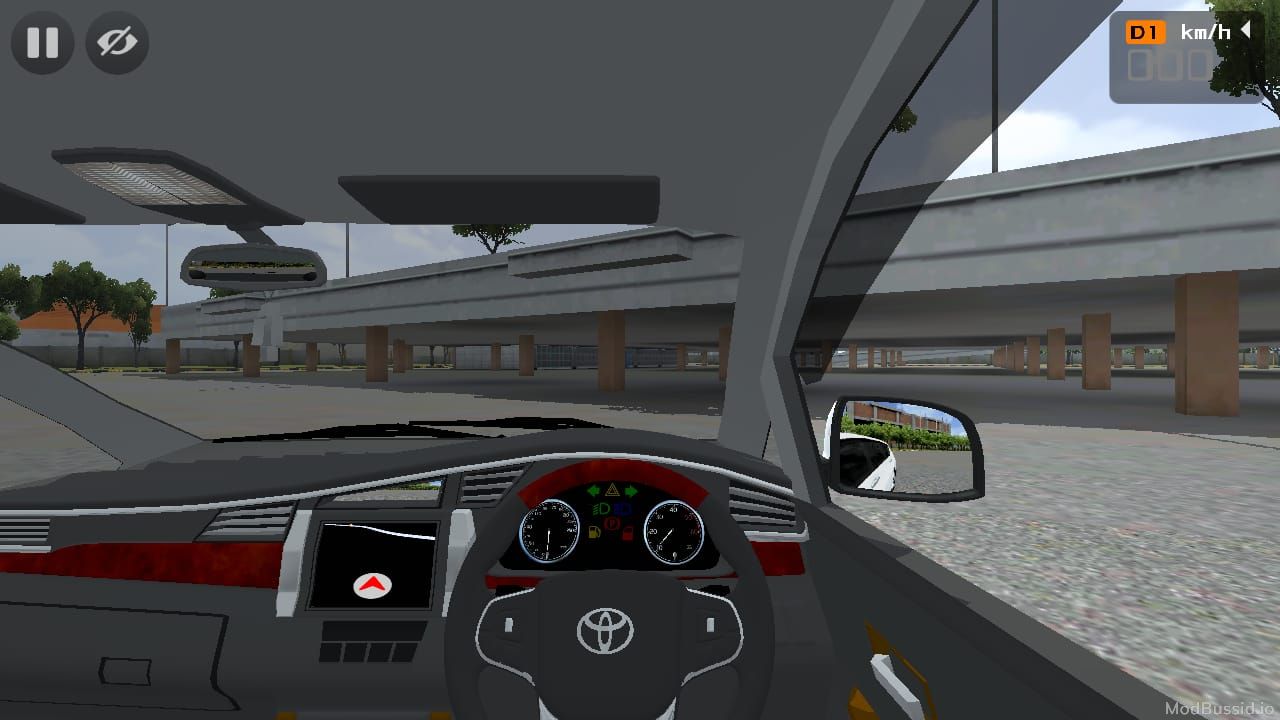Click the right side mirror
This screenshot has height=720, width=1280.
point(906,447)
